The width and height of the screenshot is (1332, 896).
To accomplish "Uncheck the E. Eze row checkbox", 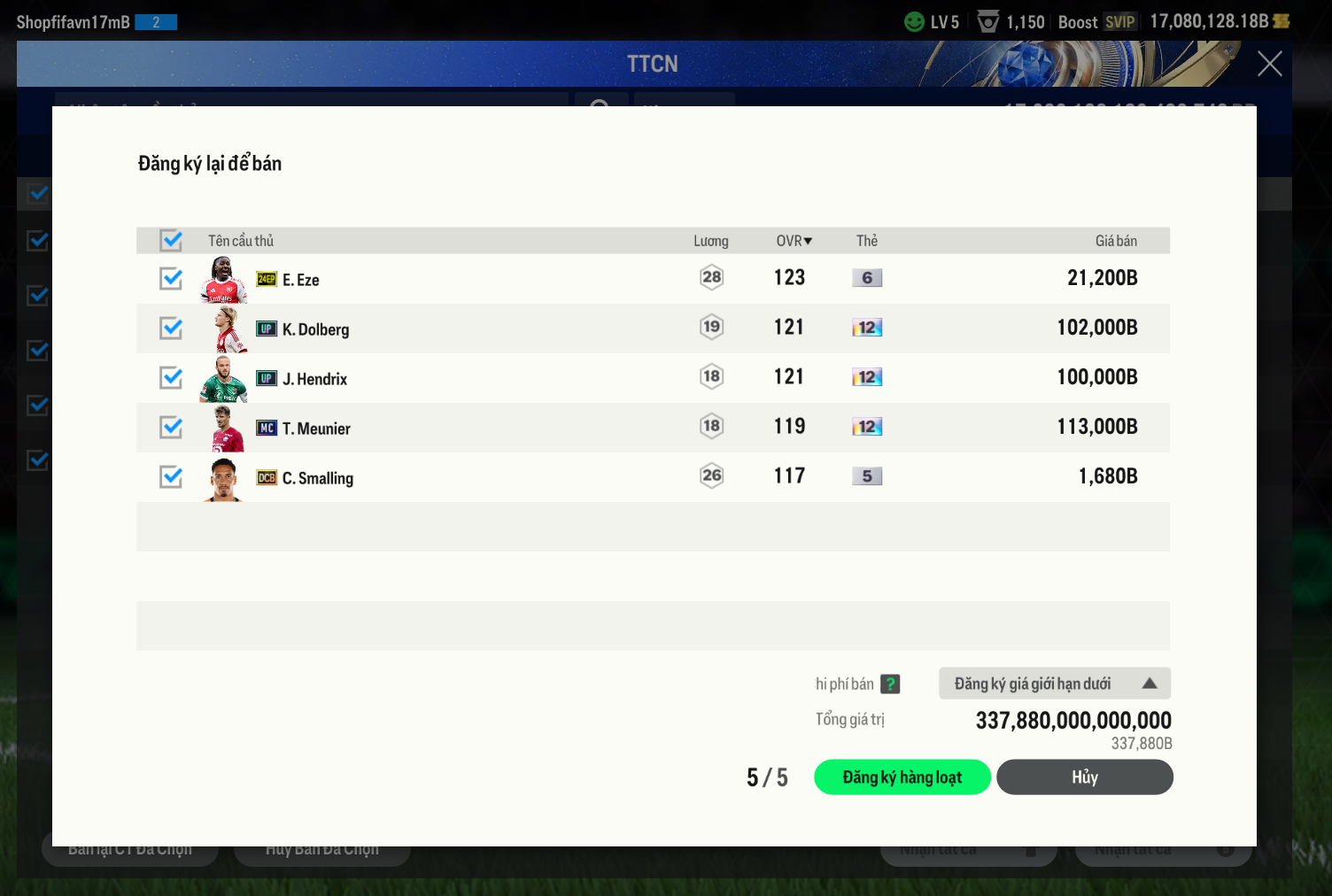I will coord(171,279).
